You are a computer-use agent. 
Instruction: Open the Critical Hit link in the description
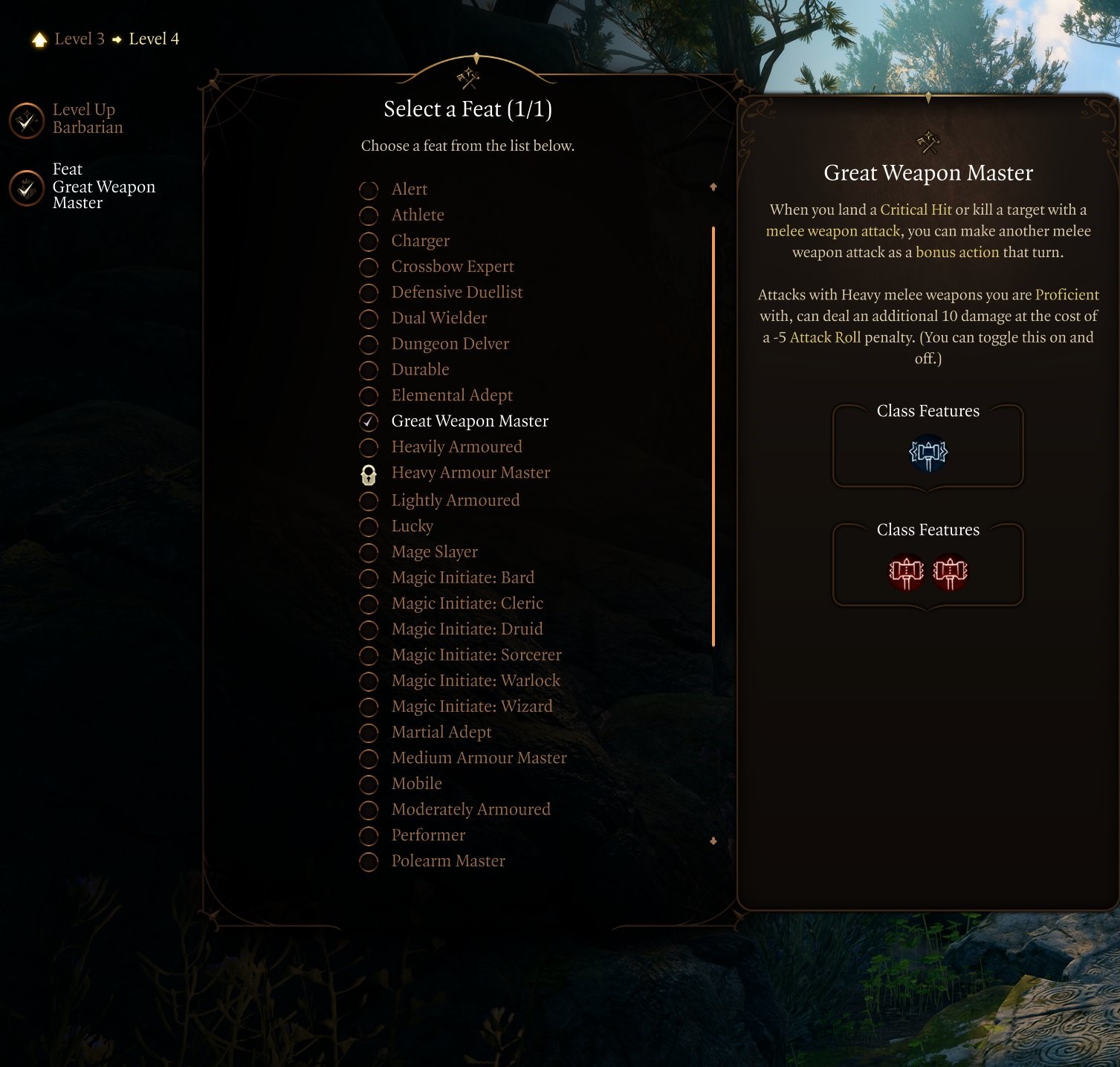click(916, 210)
